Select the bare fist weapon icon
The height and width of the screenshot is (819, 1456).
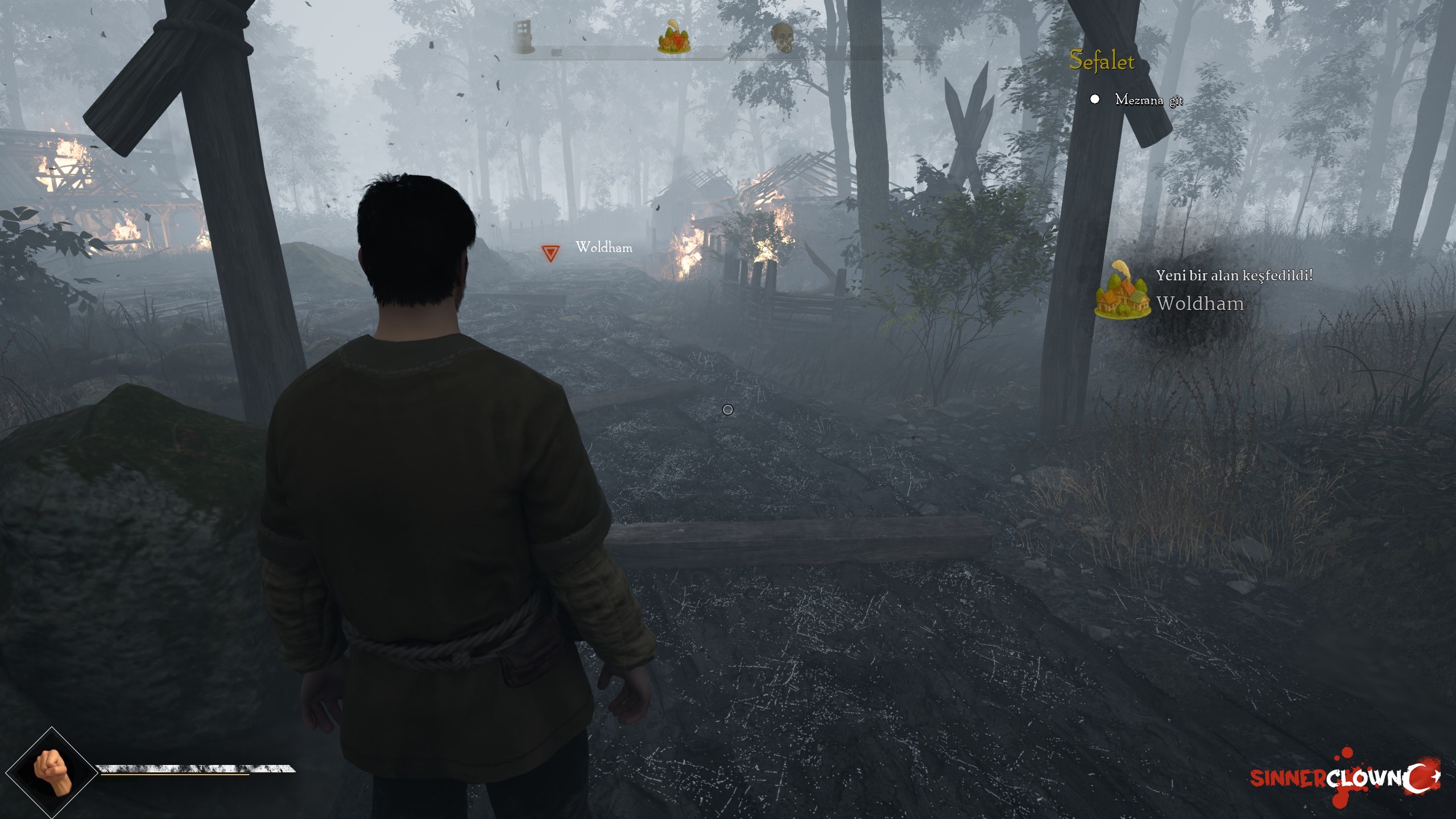point(53,771)
